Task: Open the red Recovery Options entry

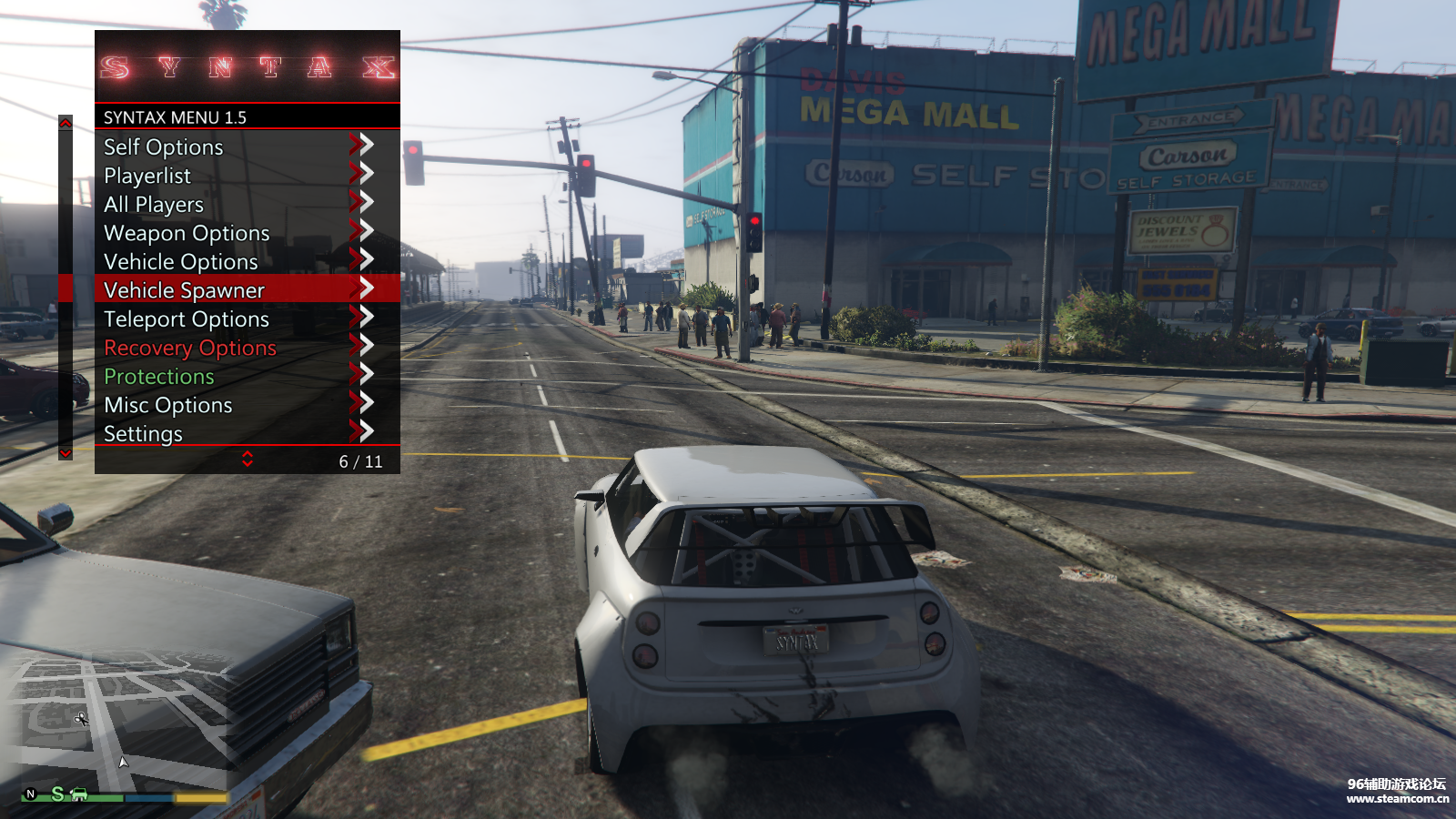Action: [190, 348]
